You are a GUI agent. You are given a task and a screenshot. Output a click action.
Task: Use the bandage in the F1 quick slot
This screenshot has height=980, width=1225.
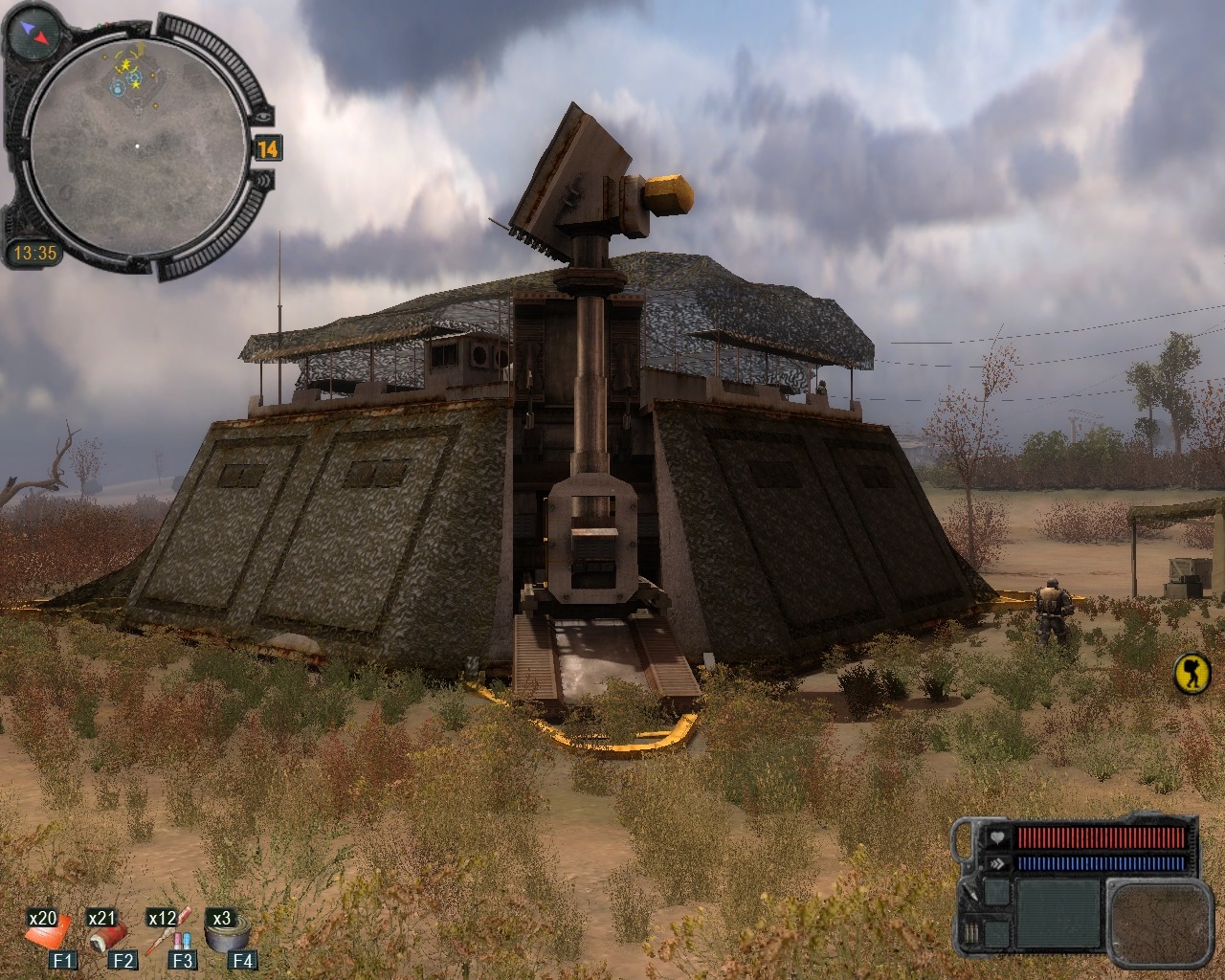click(x=49, y=932)
